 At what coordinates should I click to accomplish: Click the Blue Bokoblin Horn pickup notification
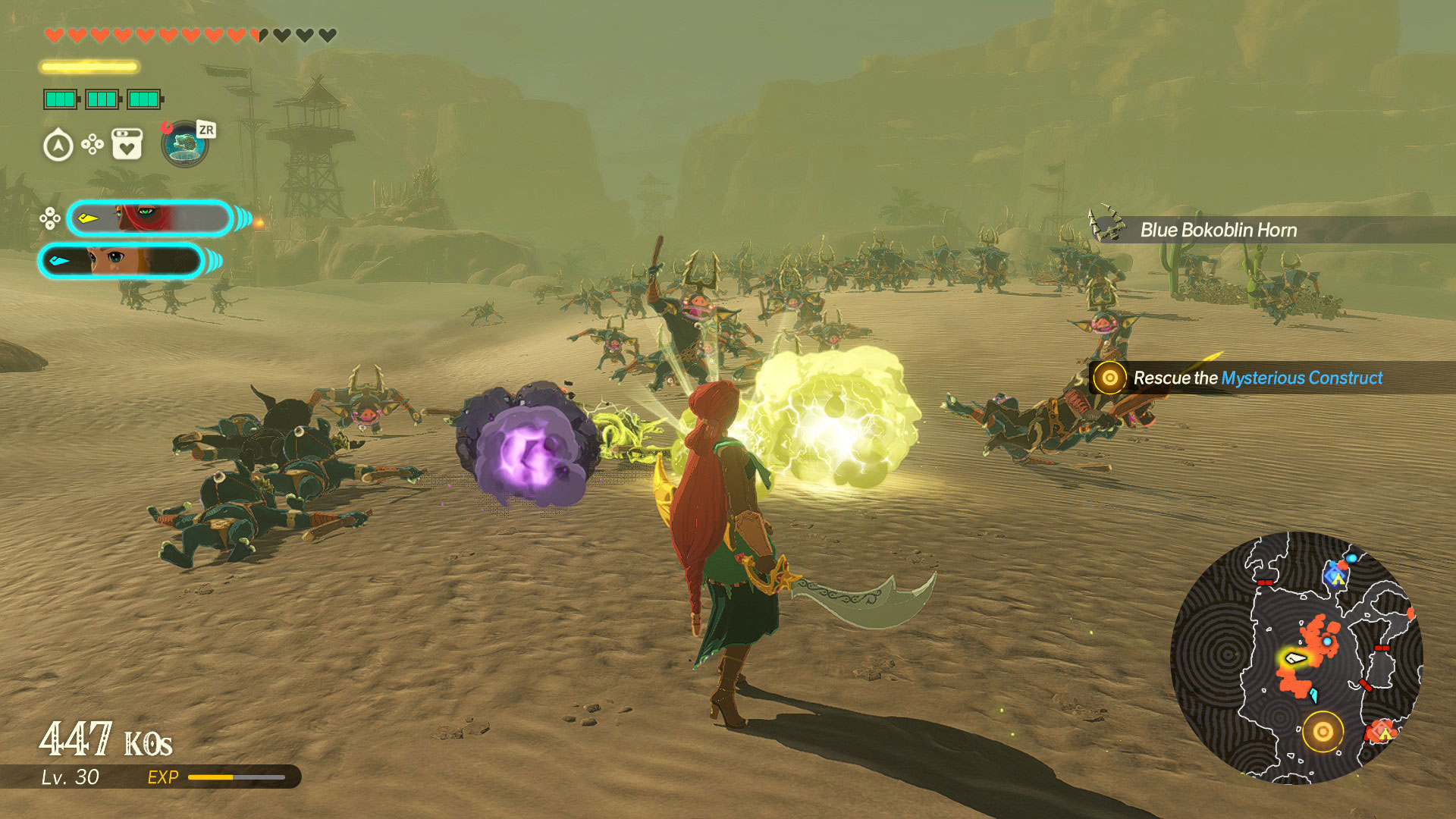click(x=1218, y=230)
